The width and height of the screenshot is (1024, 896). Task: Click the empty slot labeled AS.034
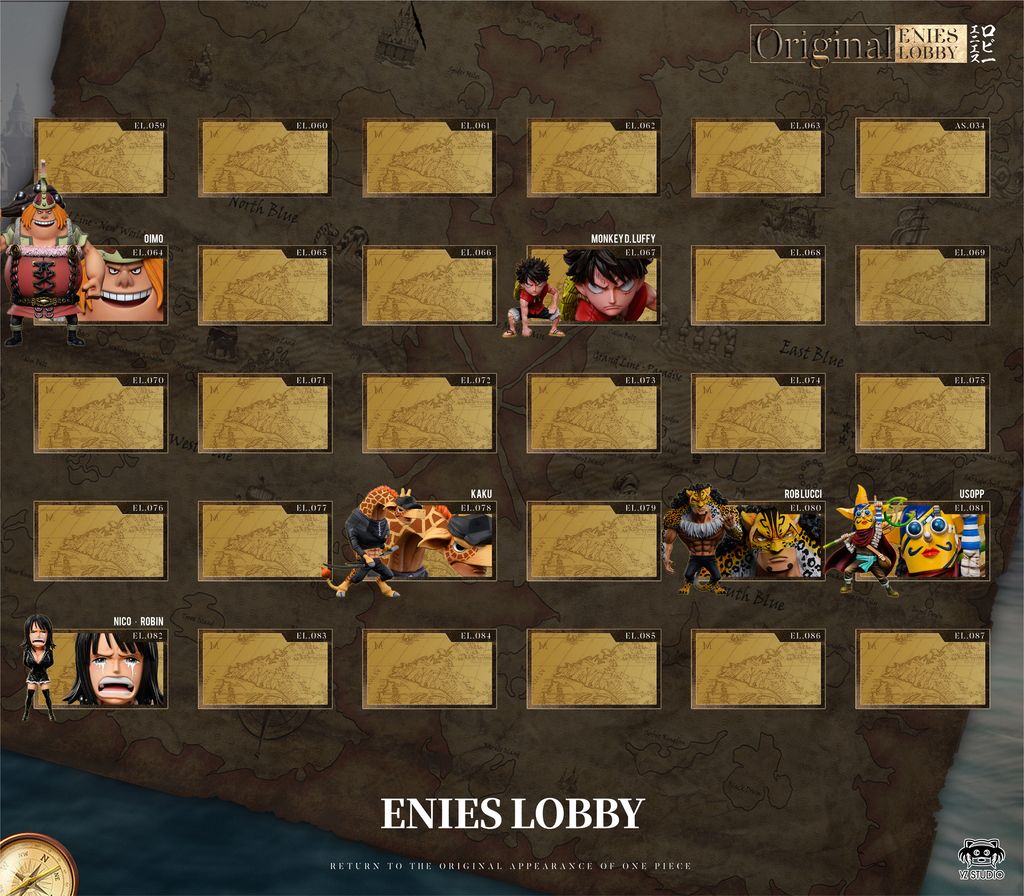coord(922,157)
